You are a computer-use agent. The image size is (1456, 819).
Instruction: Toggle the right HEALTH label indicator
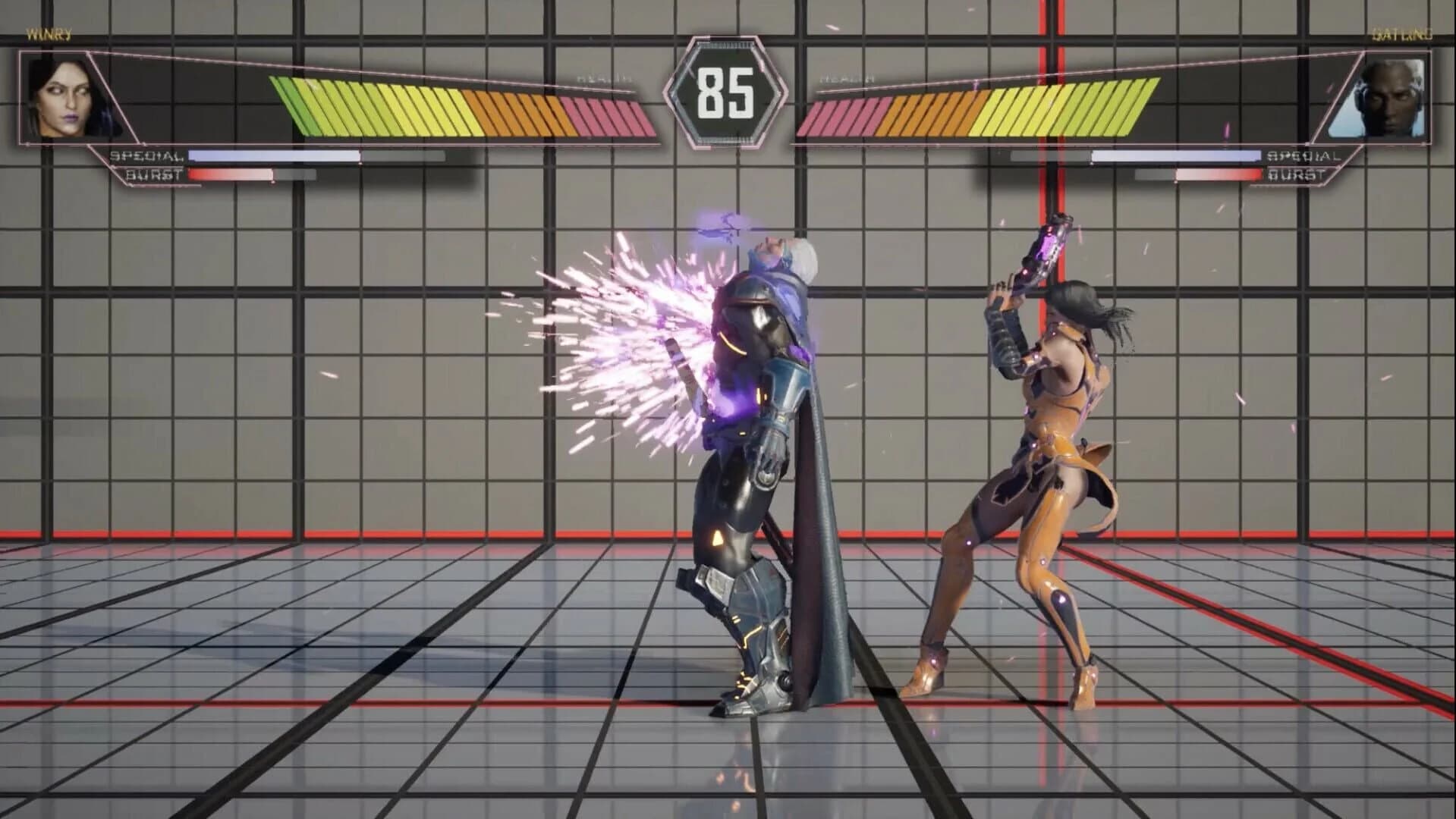[x=848, y=76]
